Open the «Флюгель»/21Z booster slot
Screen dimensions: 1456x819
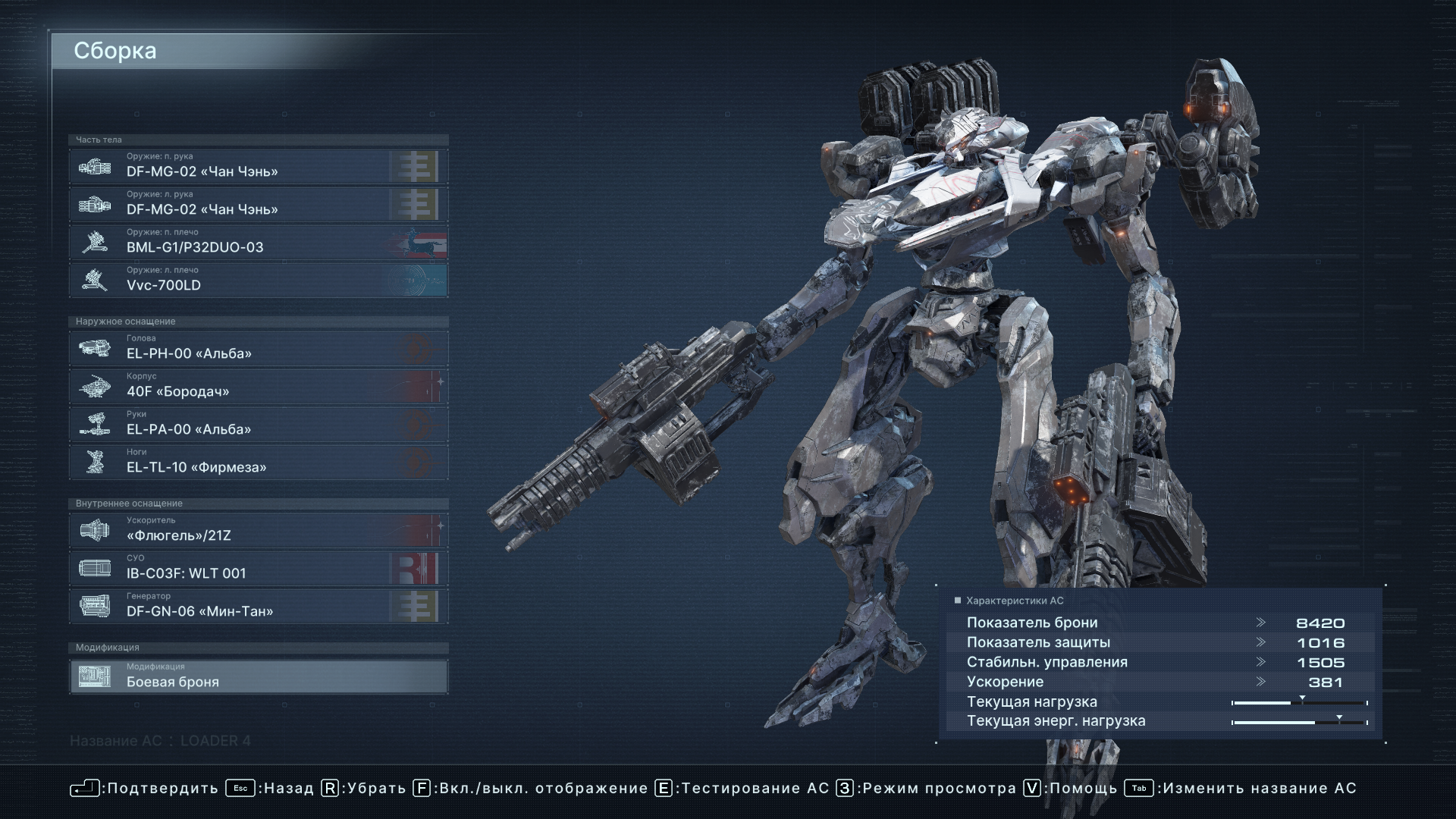coord(258,530)
